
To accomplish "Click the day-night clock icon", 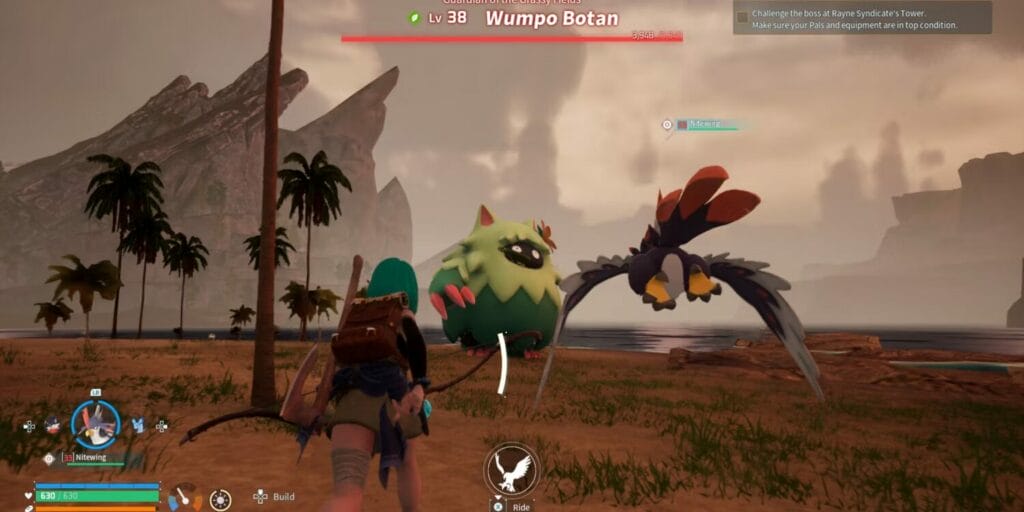I will (220, 498).
